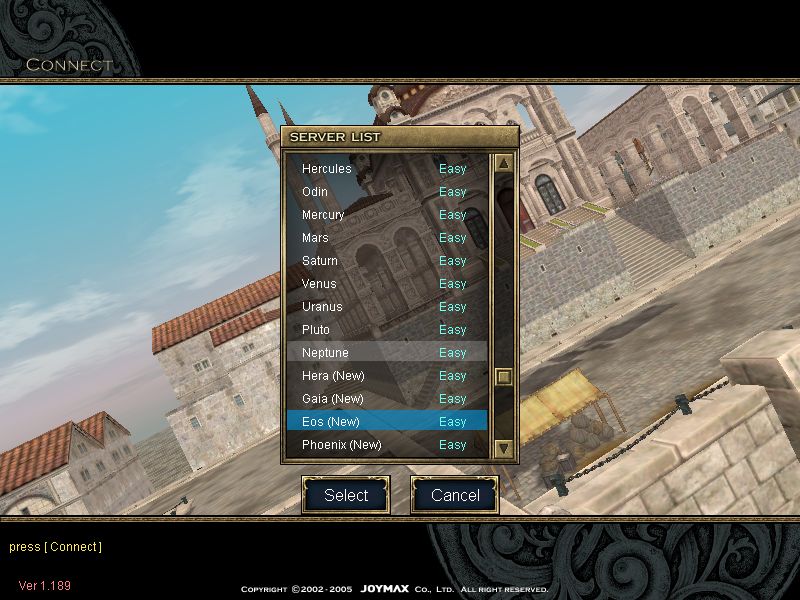
Task: Select the Mars server
Action: pos(385,238)
